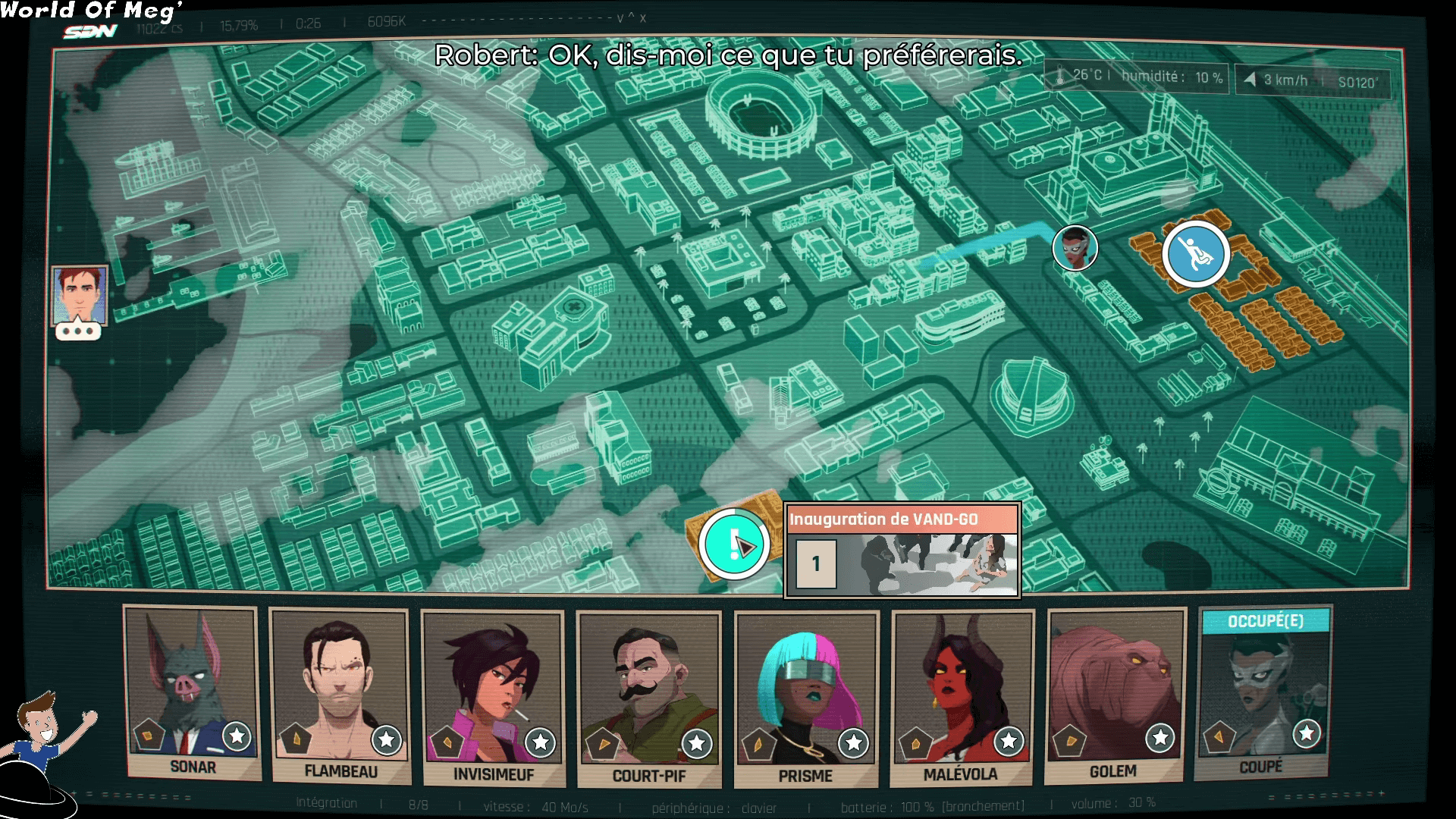This screenshot has height=819, width=1456.
Task: Click the busy Coupé hero card
Action: [x=1263, y=692]
